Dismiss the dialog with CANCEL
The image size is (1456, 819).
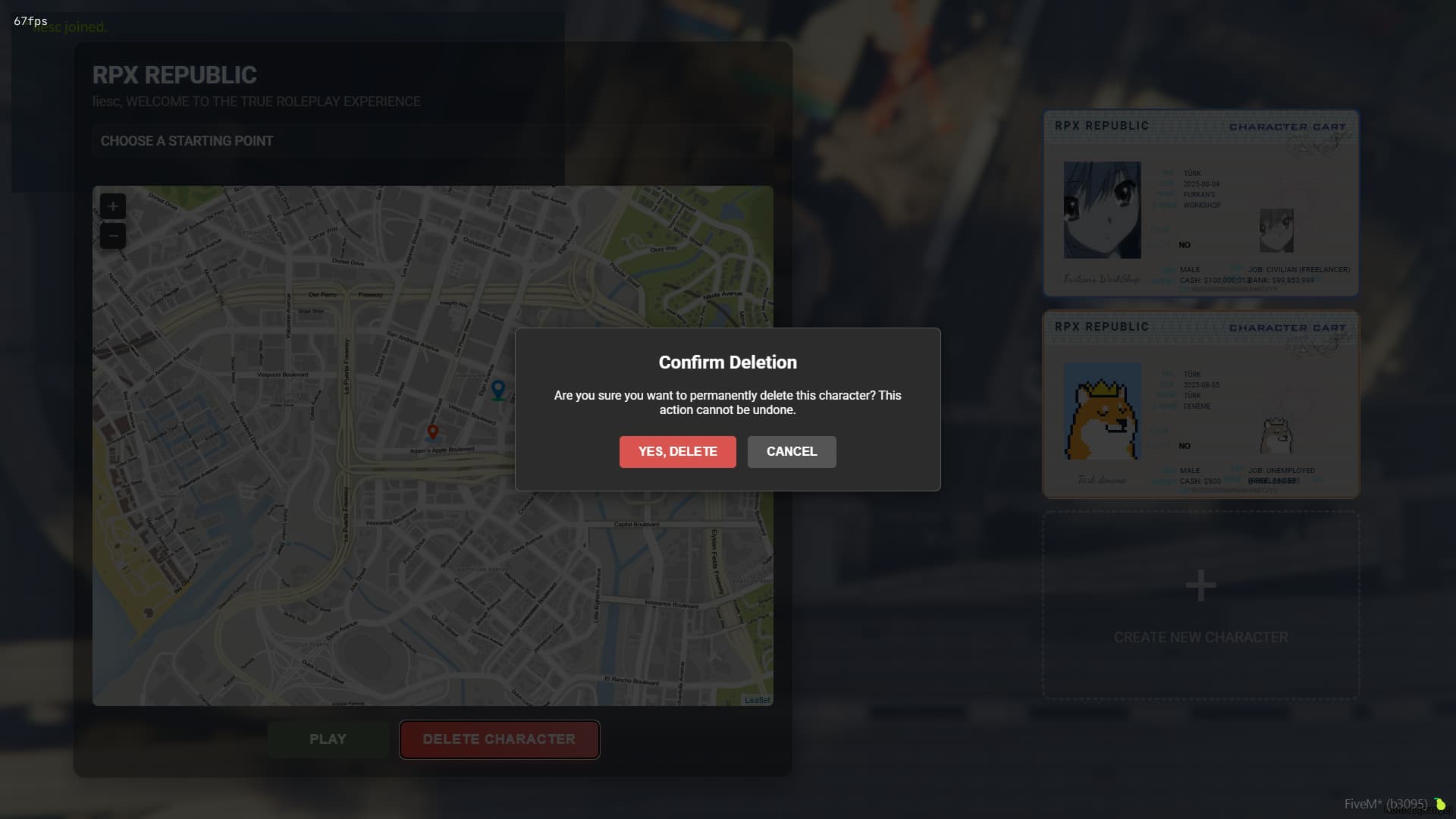(791, 451)
